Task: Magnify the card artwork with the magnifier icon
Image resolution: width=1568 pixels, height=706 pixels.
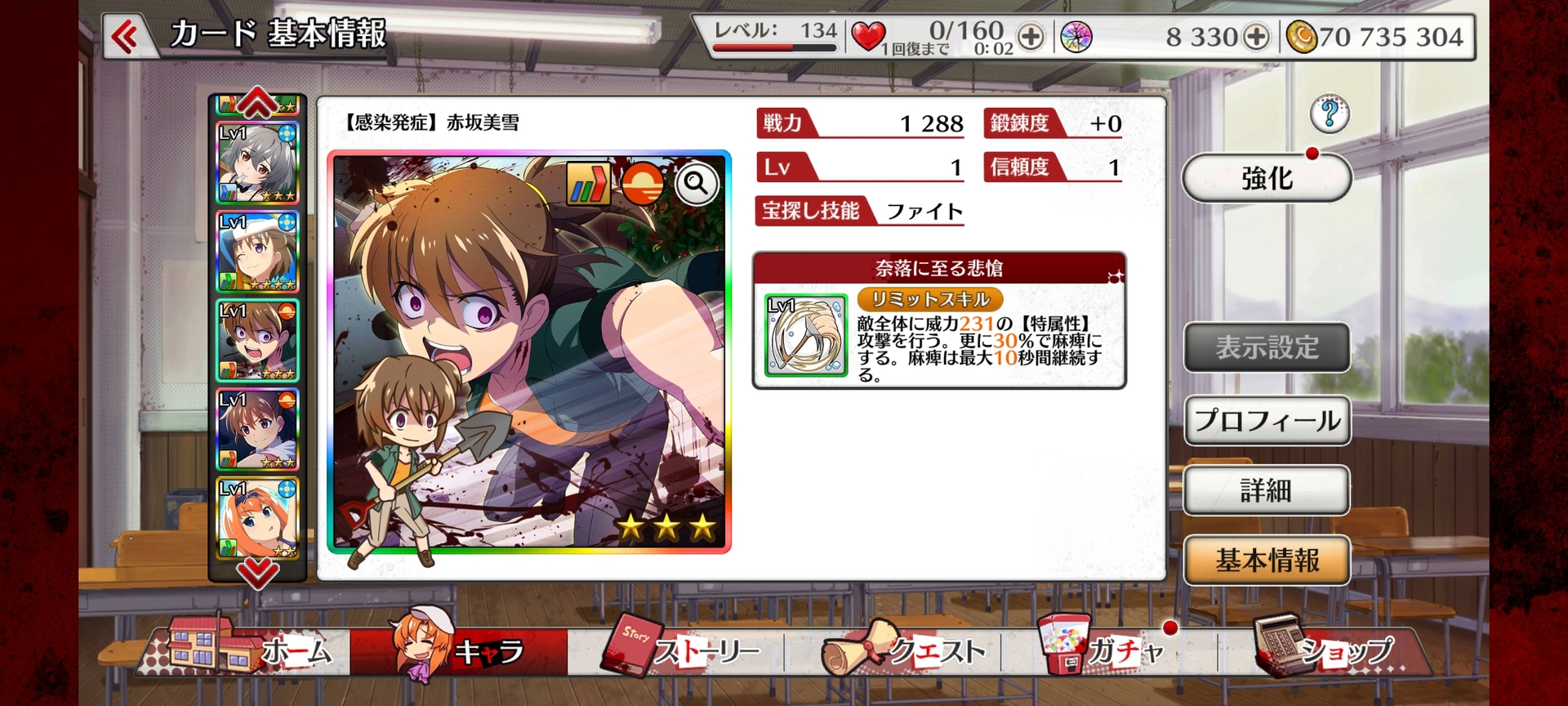Action: [697, 184]
